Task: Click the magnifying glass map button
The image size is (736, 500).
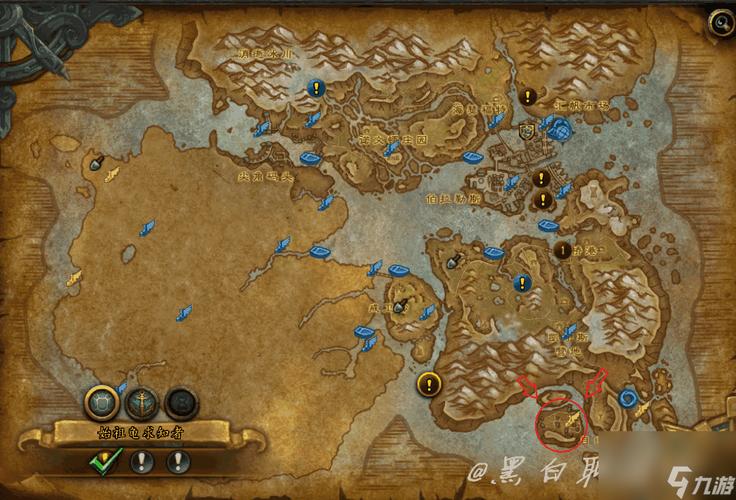Action: tap(719, 22)
